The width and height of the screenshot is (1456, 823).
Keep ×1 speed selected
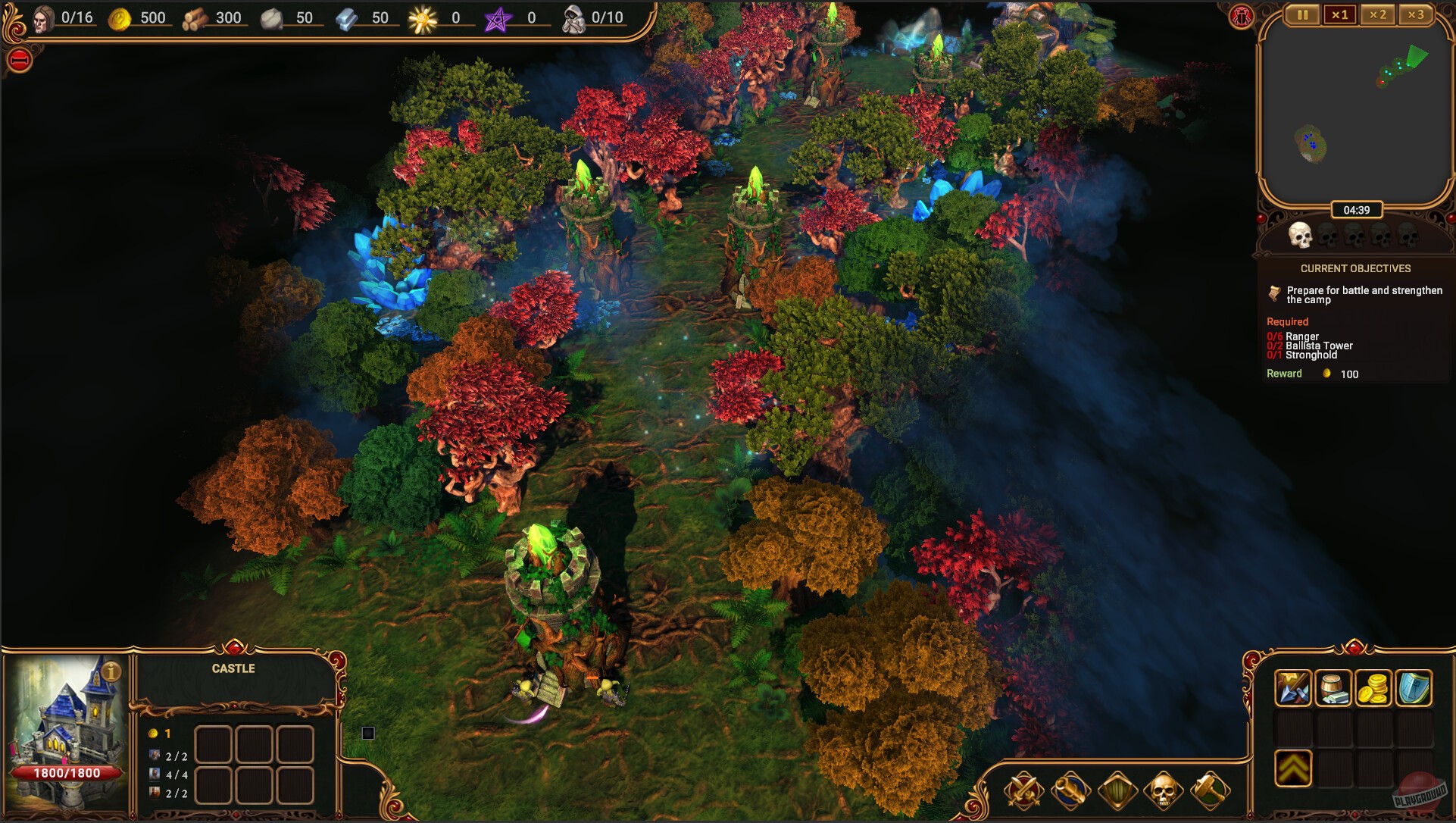pyautogui.click(x=1341, y=14)
